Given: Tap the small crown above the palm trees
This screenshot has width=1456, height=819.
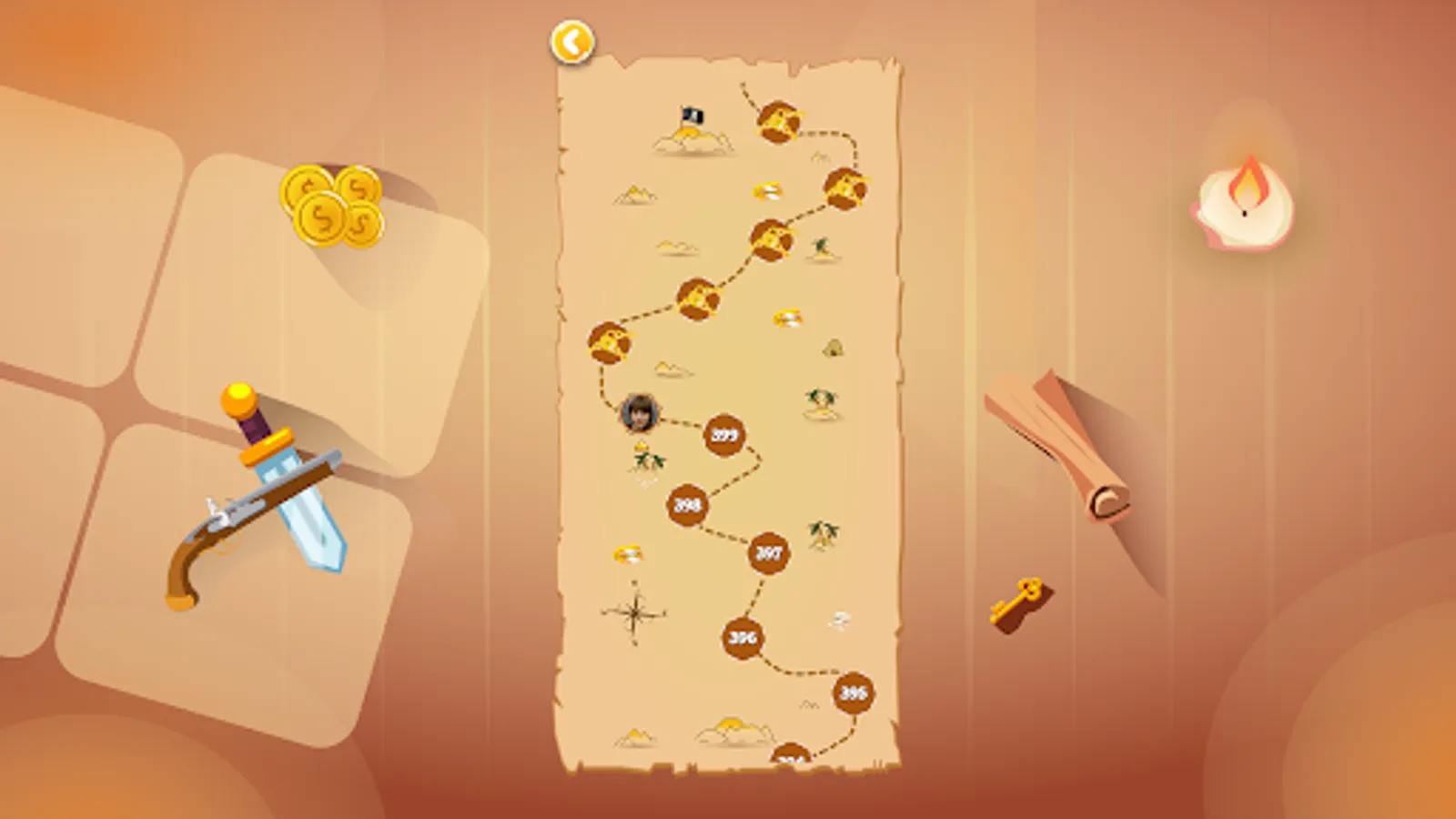Looking at the screenshot, I should tap(640, 448).
